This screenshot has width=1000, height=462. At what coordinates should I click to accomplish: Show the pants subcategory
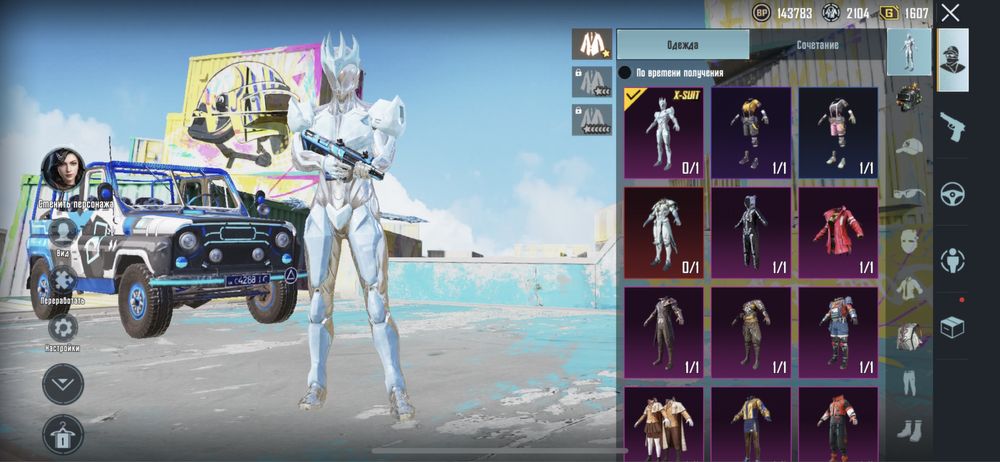(x=908, y=384)
